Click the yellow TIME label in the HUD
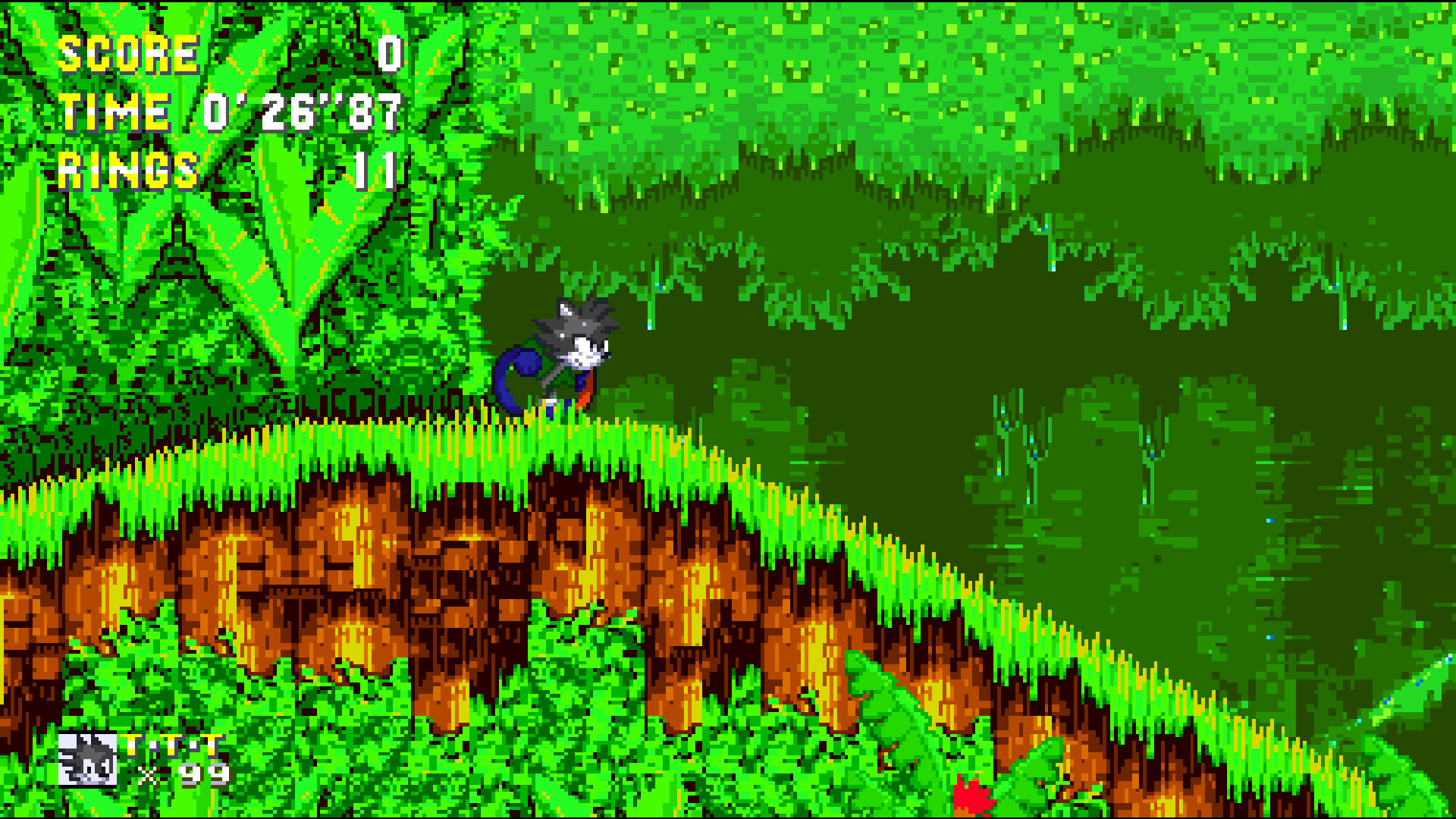Viewport: 1456px width, 819px height. pyautogui.click(x=114, y=112)
